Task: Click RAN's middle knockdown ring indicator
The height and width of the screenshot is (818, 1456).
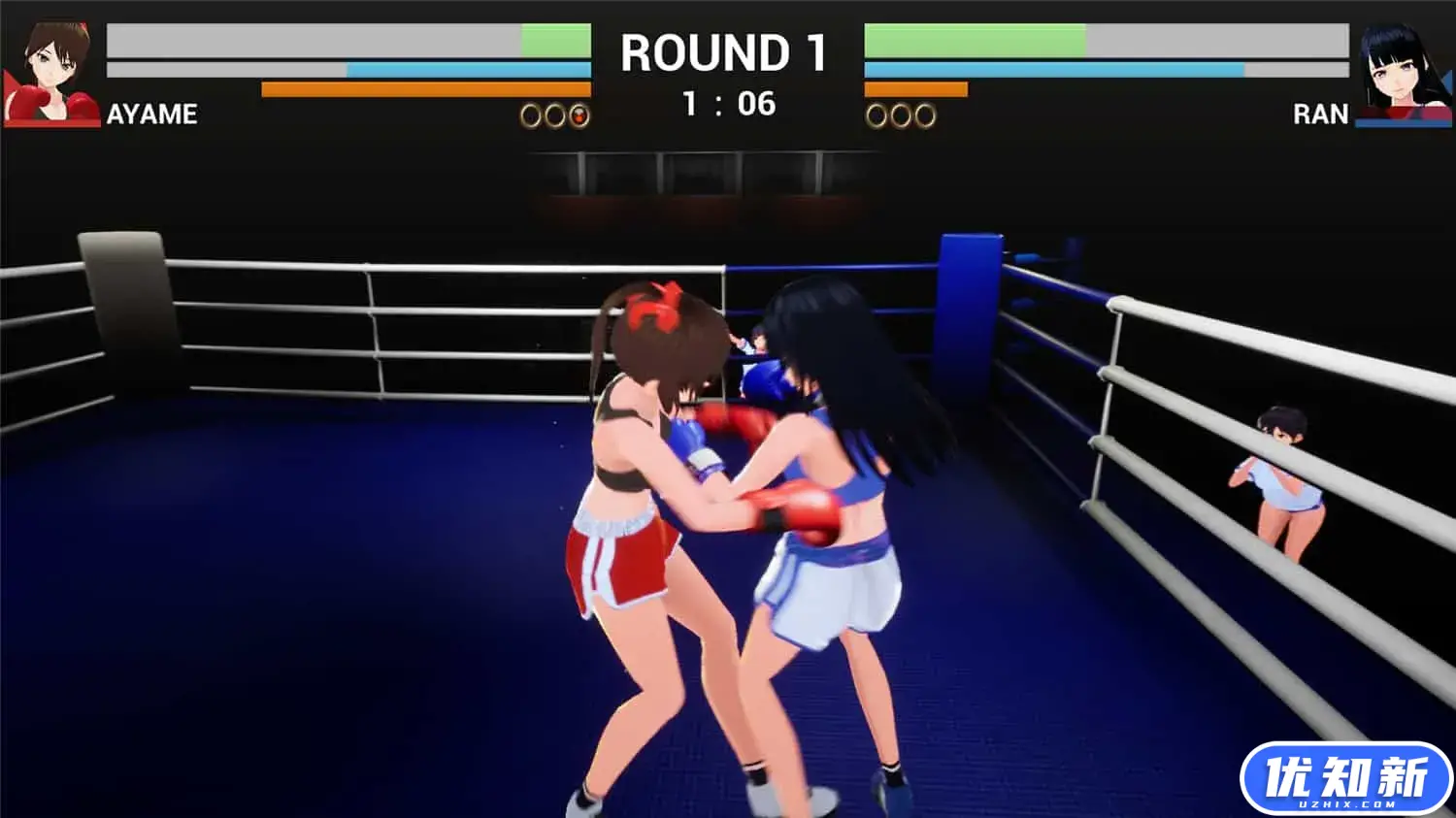Action: 901,115
